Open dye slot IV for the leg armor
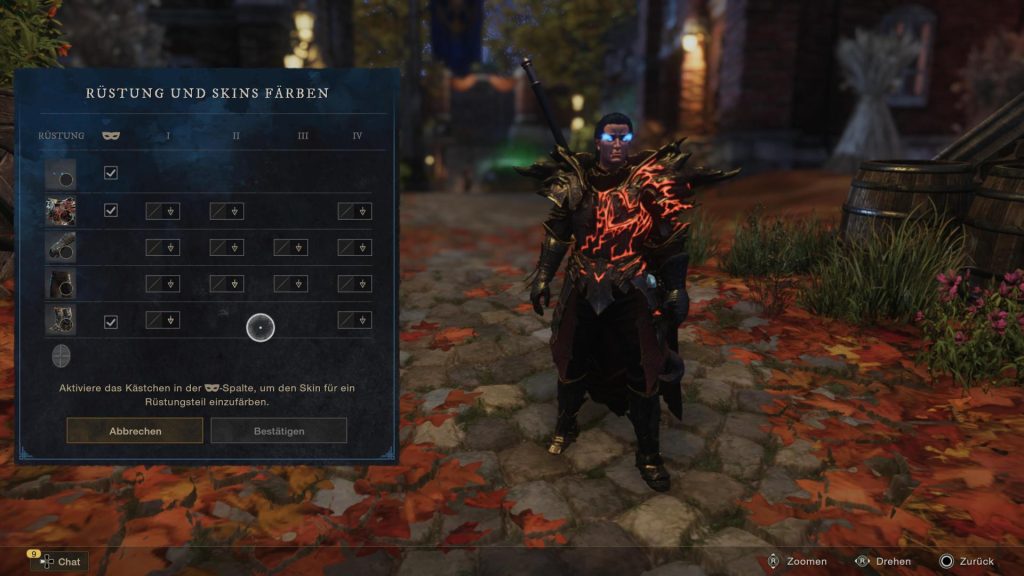 [354, 283]
